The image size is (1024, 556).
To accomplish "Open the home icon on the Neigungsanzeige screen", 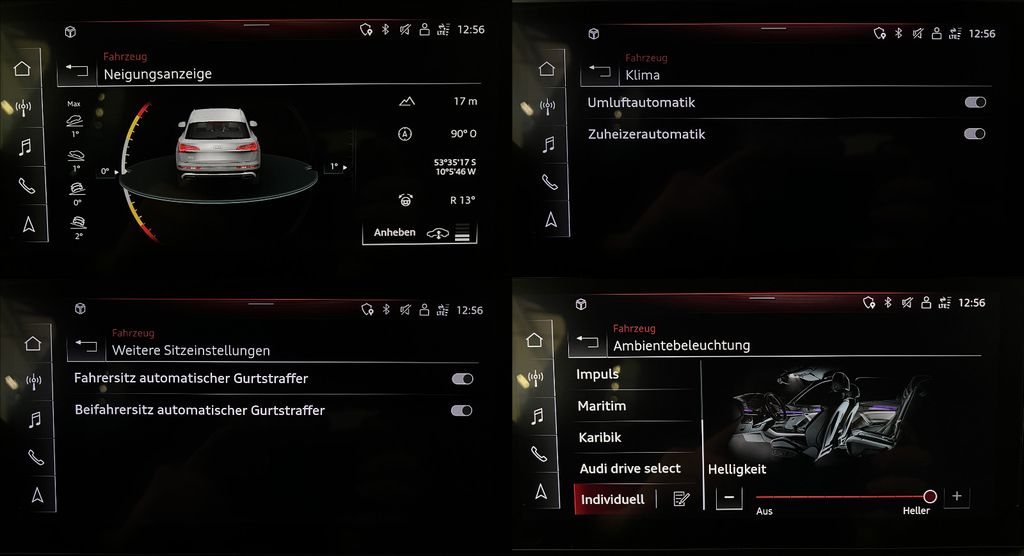I will 23,70.
